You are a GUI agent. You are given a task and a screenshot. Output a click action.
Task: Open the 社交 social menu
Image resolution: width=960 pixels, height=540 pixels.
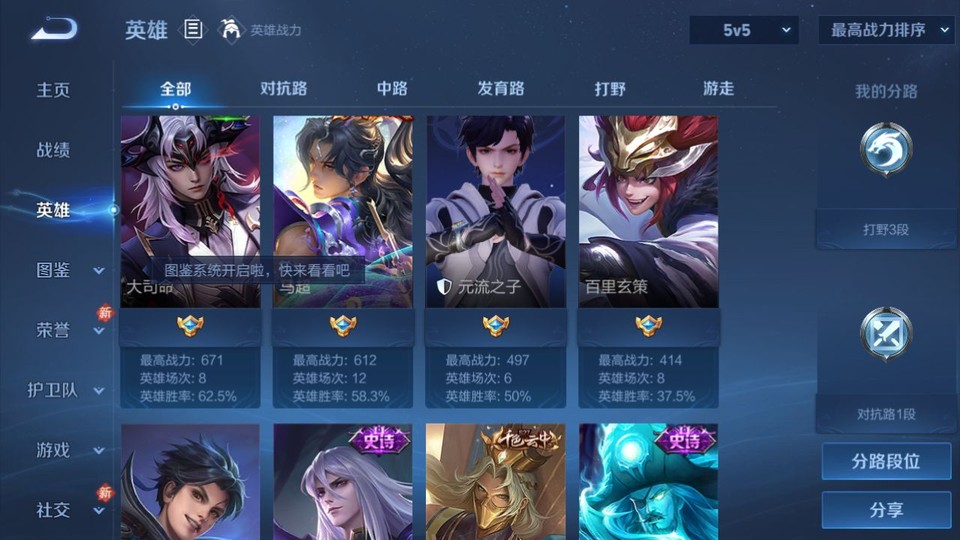(x=68, y=510)
